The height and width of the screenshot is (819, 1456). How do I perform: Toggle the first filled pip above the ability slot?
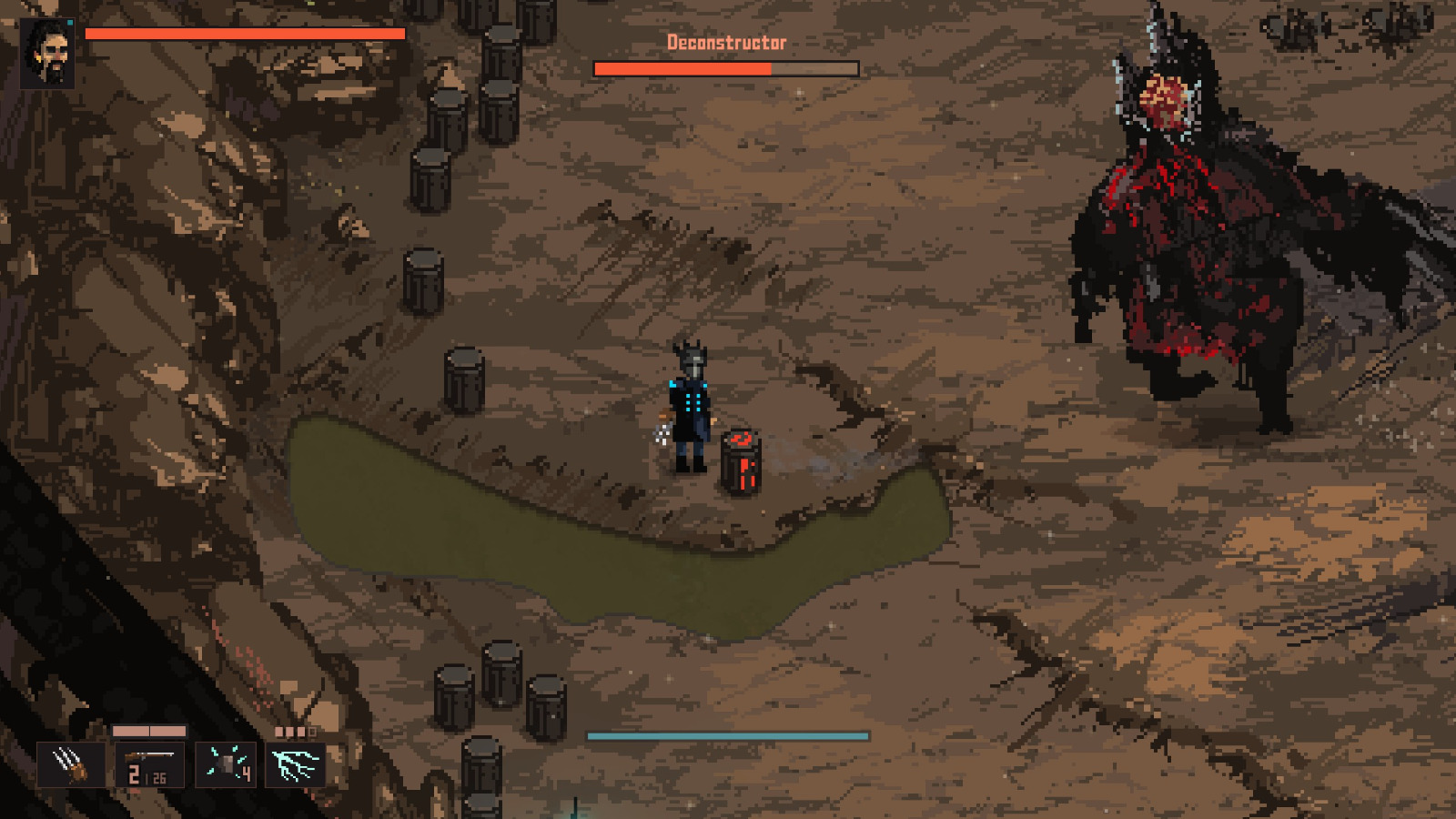tap(278, 730)
